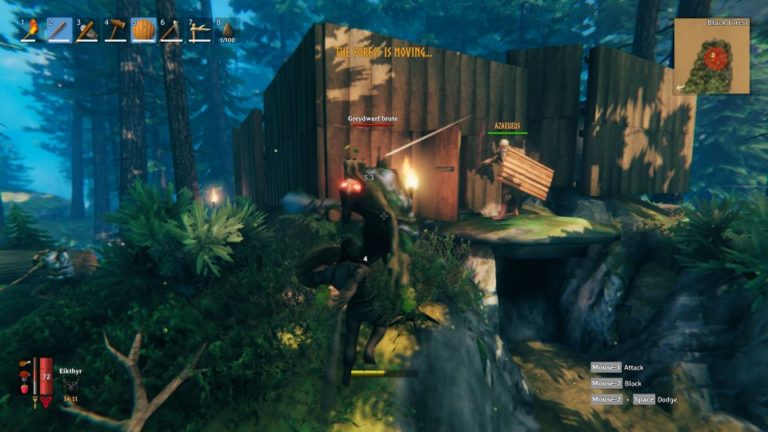
Task: Equip the club in hotbar slot 2
Action: click(59, 31)
